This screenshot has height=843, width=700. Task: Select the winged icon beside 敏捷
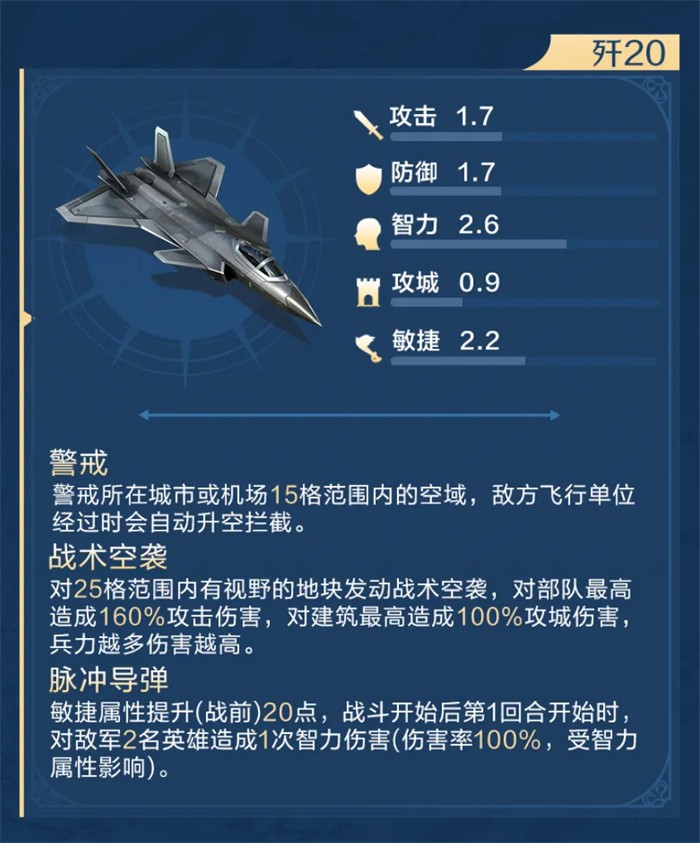368,346
